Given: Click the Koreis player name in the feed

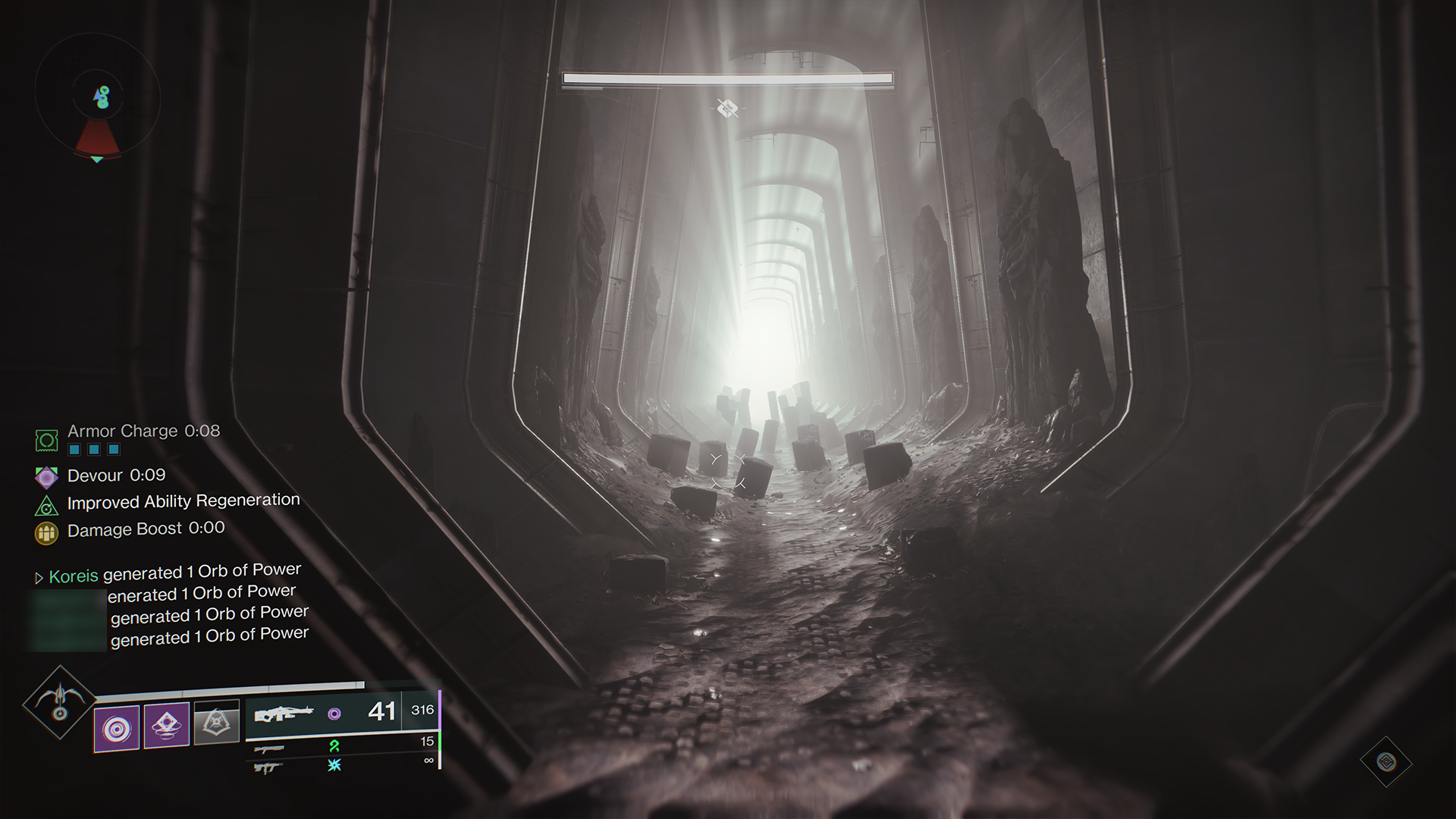Looking at the screenshot, I should [x=73, y=576].
